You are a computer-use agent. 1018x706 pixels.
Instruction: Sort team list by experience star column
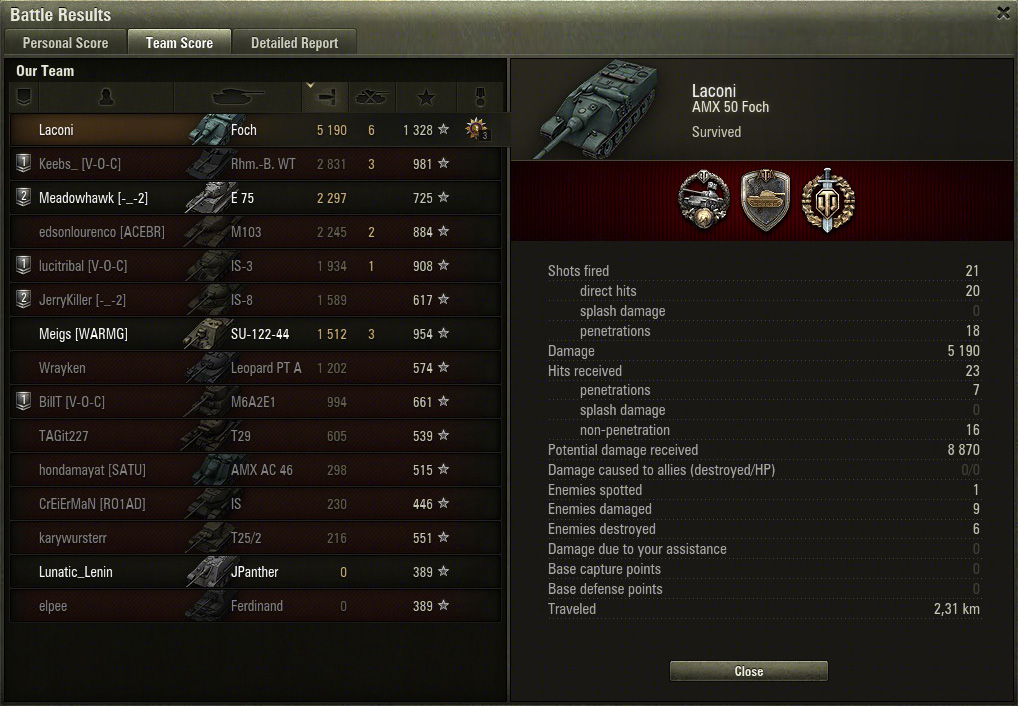pos(426,97)
